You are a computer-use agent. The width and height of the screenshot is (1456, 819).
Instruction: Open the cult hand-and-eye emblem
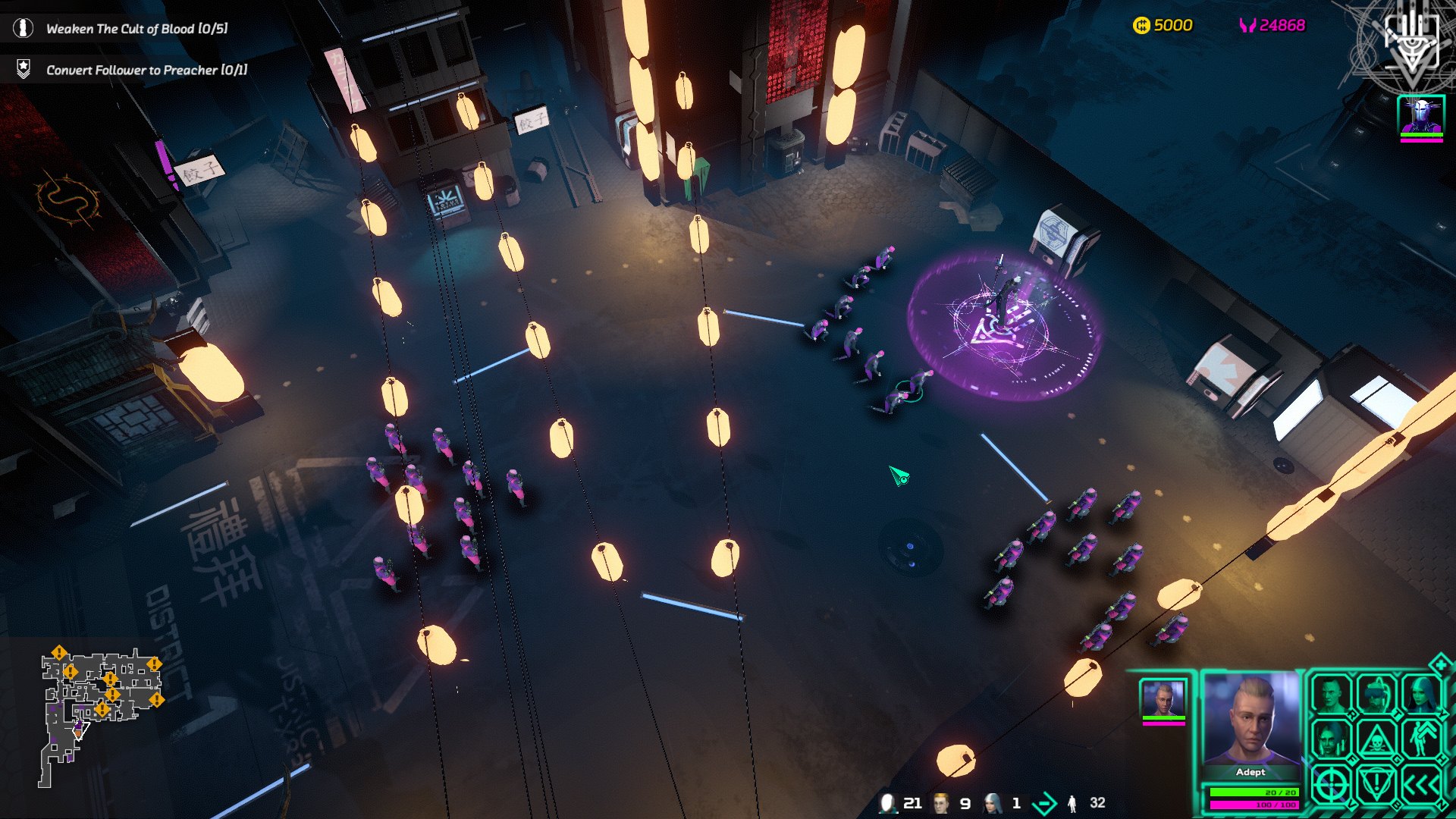point(1410,42)
